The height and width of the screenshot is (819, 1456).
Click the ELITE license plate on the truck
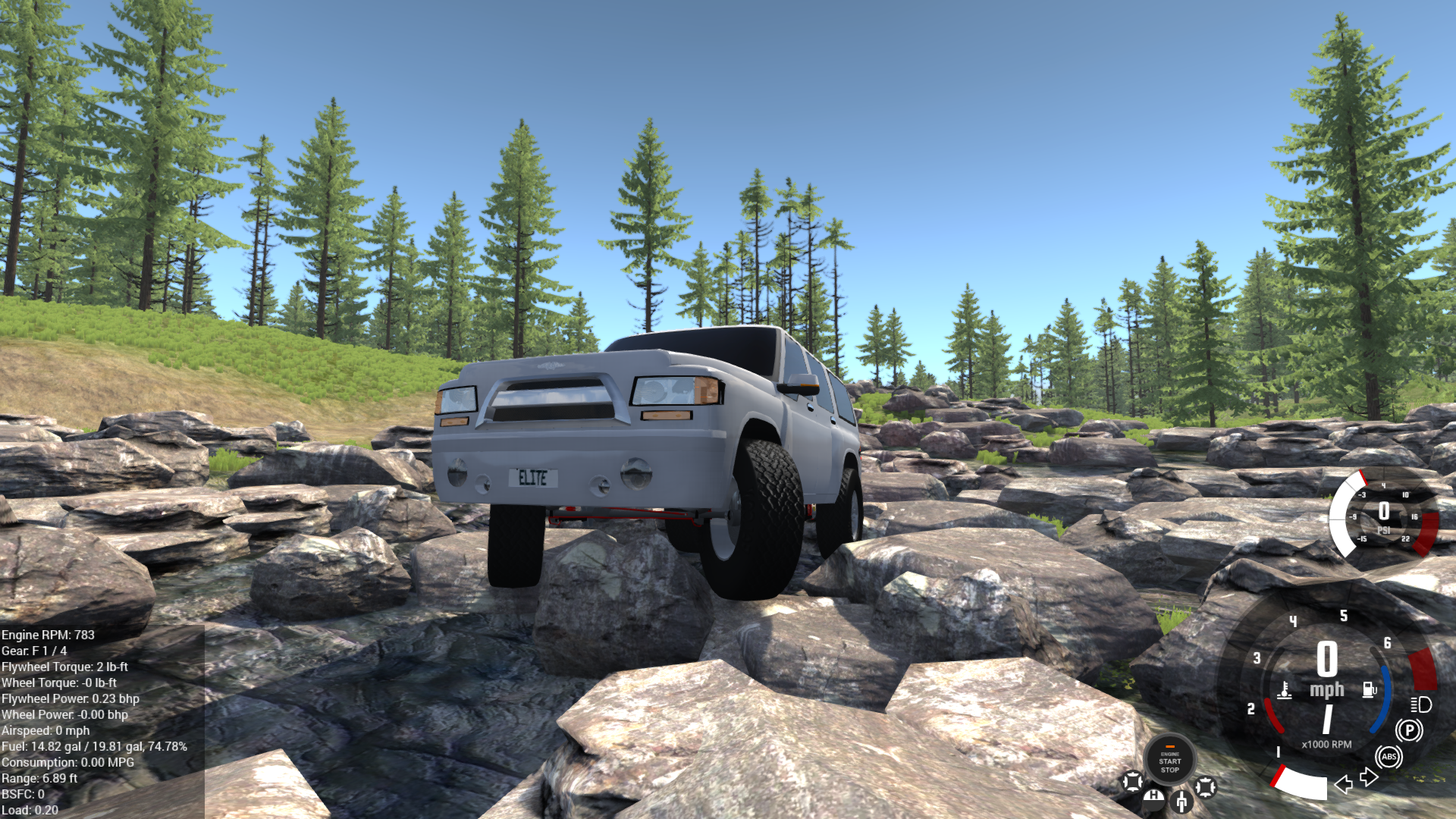(533, 479)
